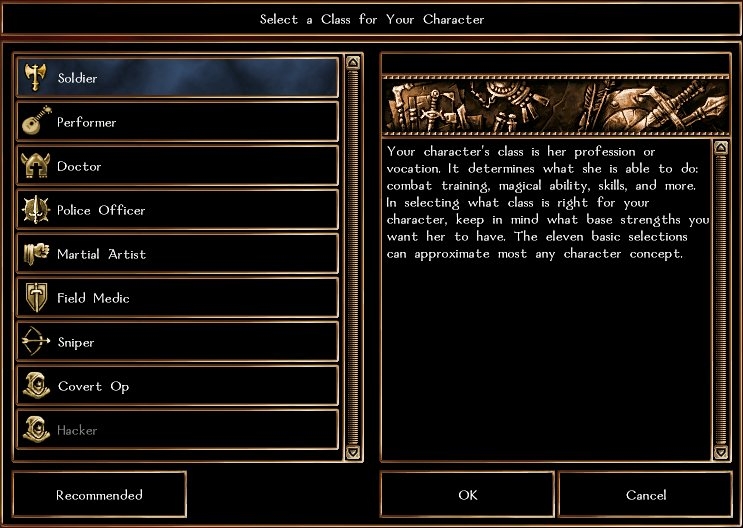Select the Soldier class
The width and height of the screenshot is (743, 528).
178,78
